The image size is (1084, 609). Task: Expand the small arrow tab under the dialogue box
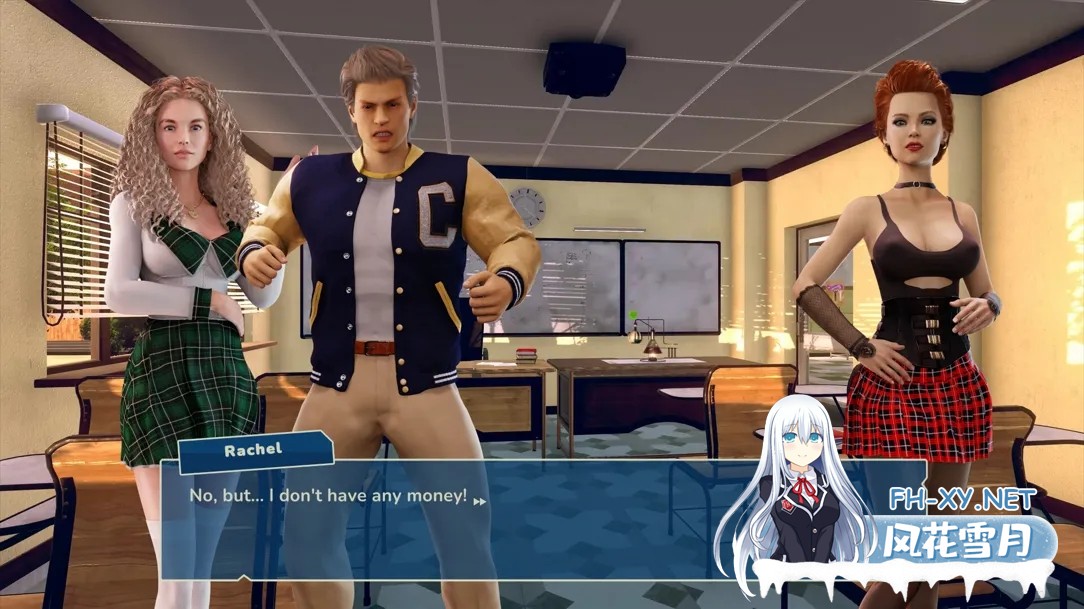[x=244, y=578]
